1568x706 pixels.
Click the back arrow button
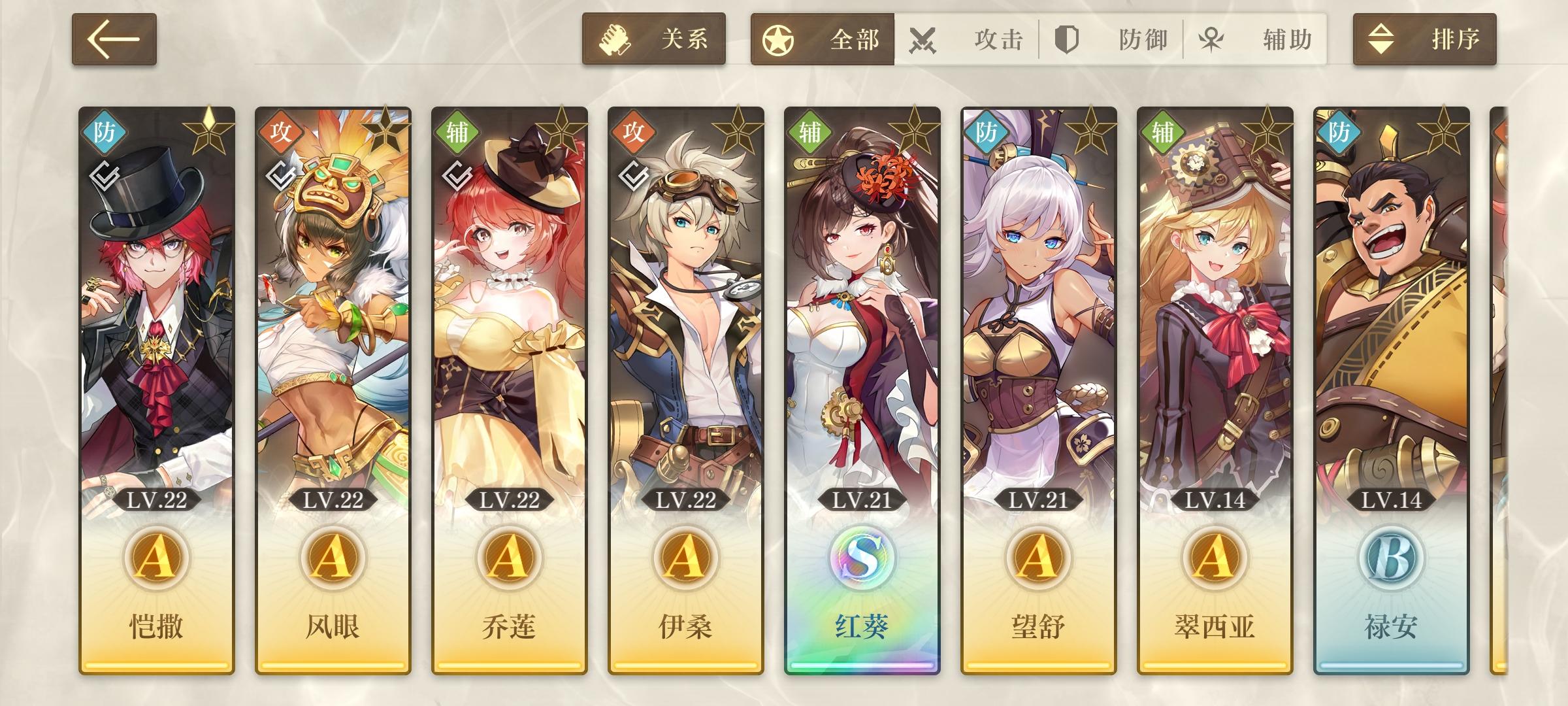tap(114, 40)
